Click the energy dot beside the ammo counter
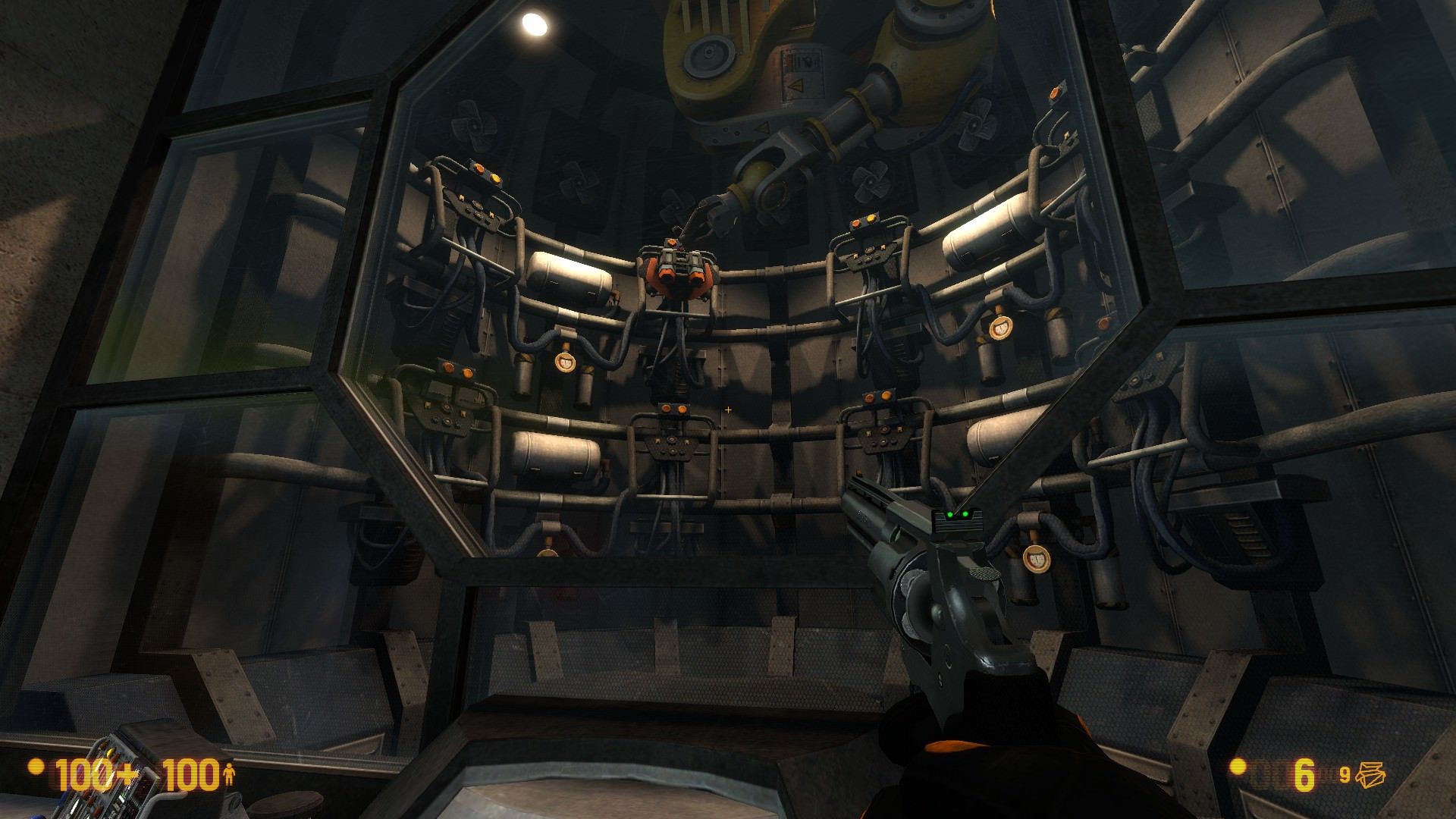This screenshot has width=1456, height=819. click(x=1238, y=767)
